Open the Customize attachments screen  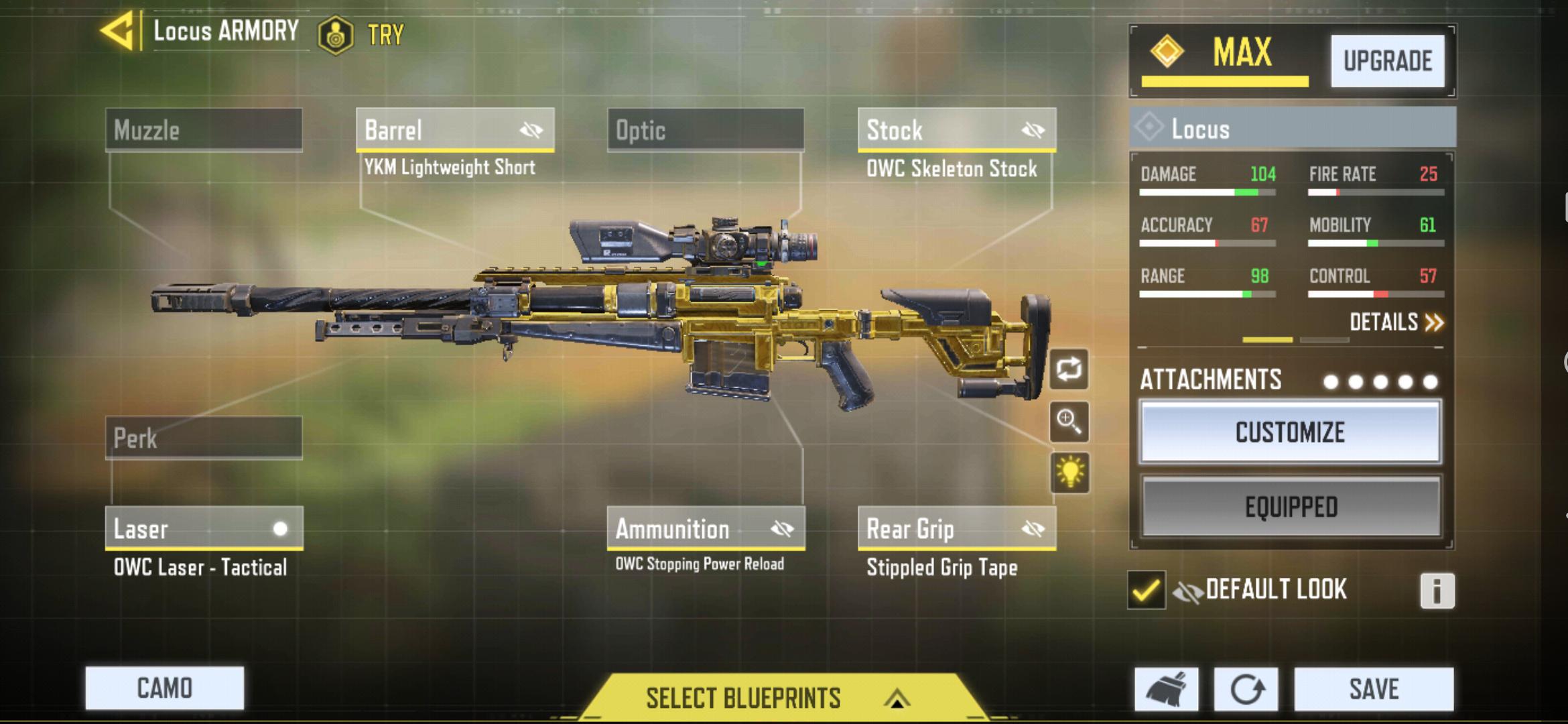pos(1289,432)
